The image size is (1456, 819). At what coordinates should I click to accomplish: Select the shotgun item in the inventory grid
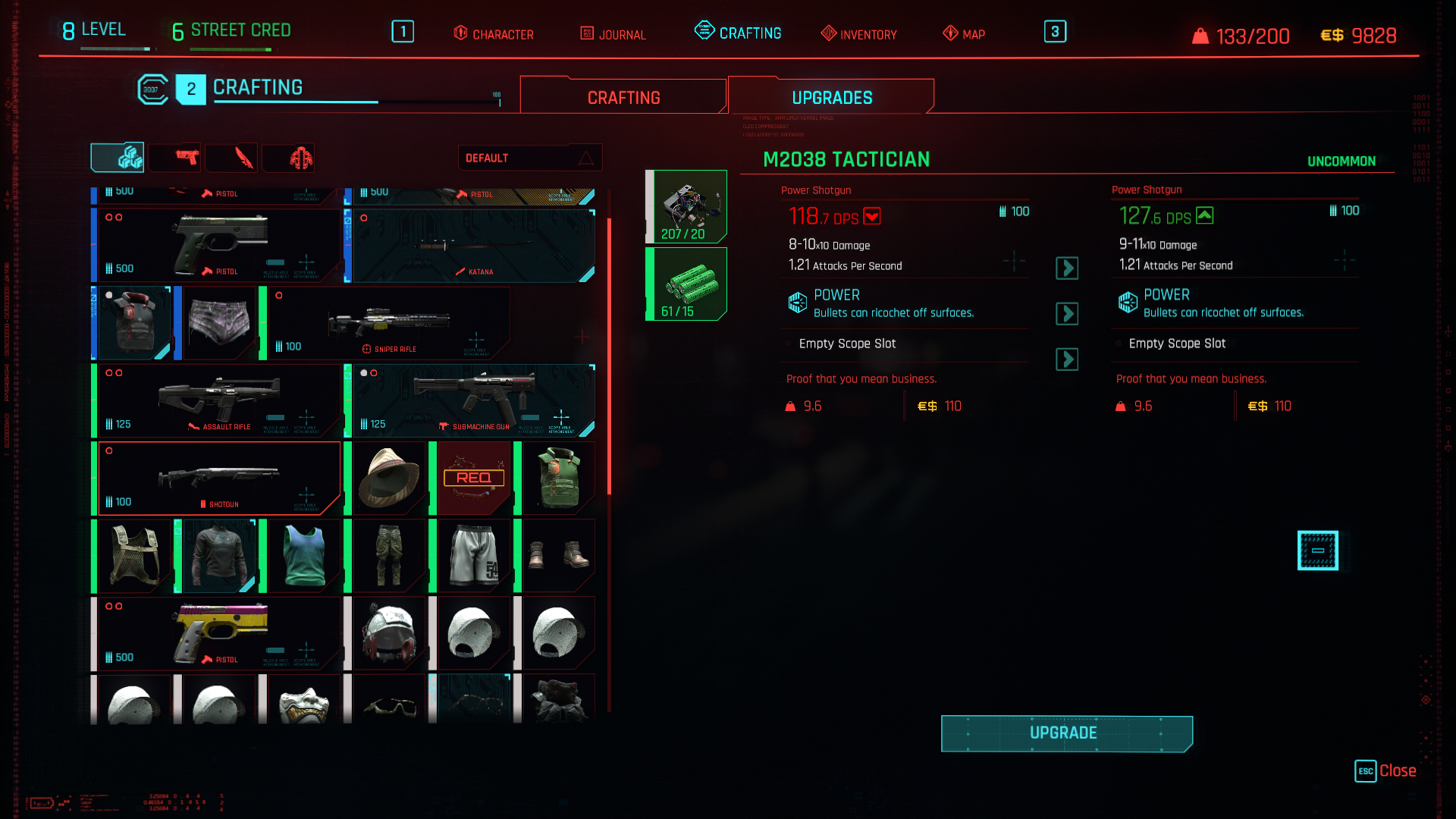[x=220, y=478]
